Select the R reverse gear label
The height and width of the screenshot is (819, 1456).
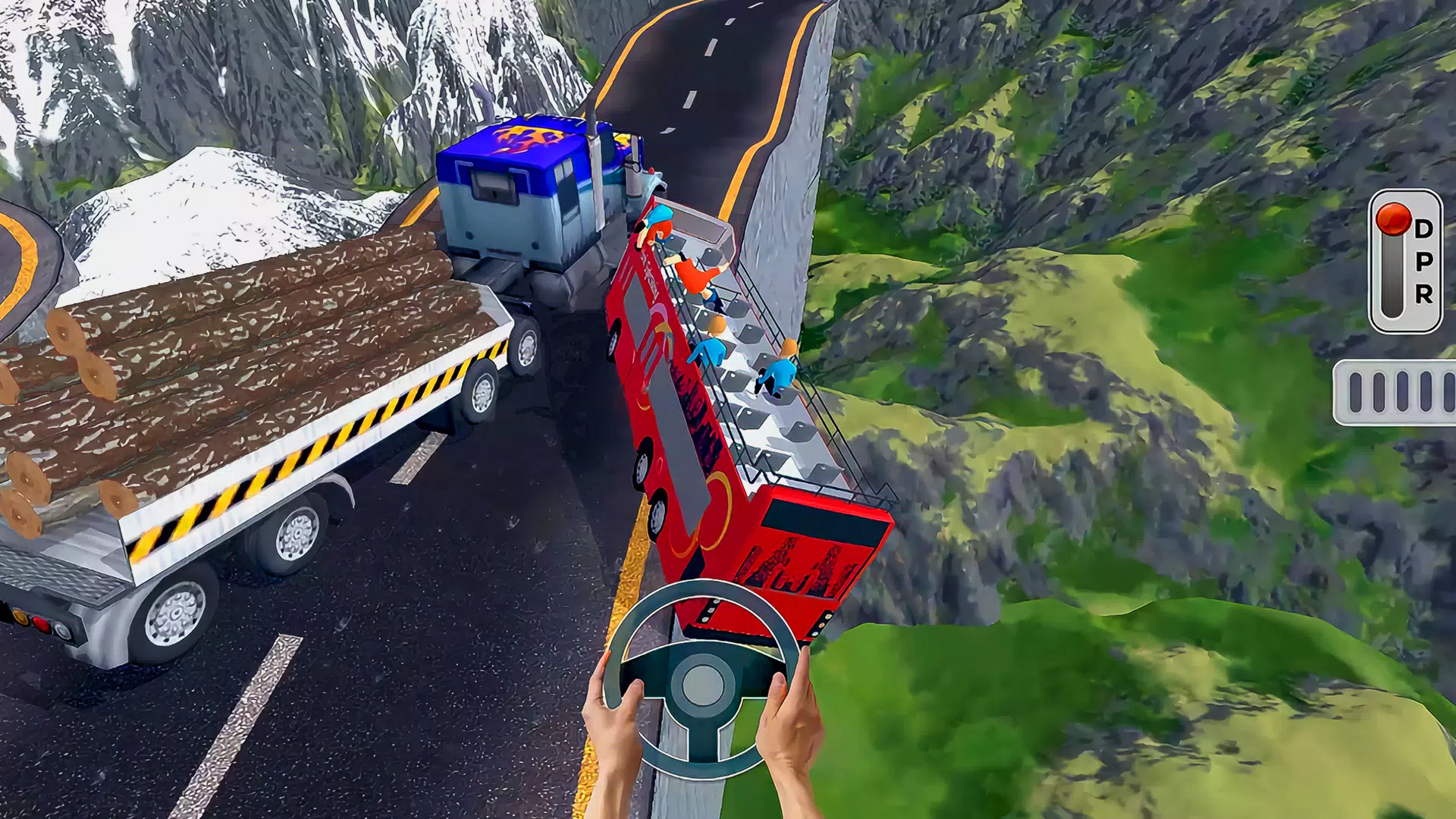1424,294
